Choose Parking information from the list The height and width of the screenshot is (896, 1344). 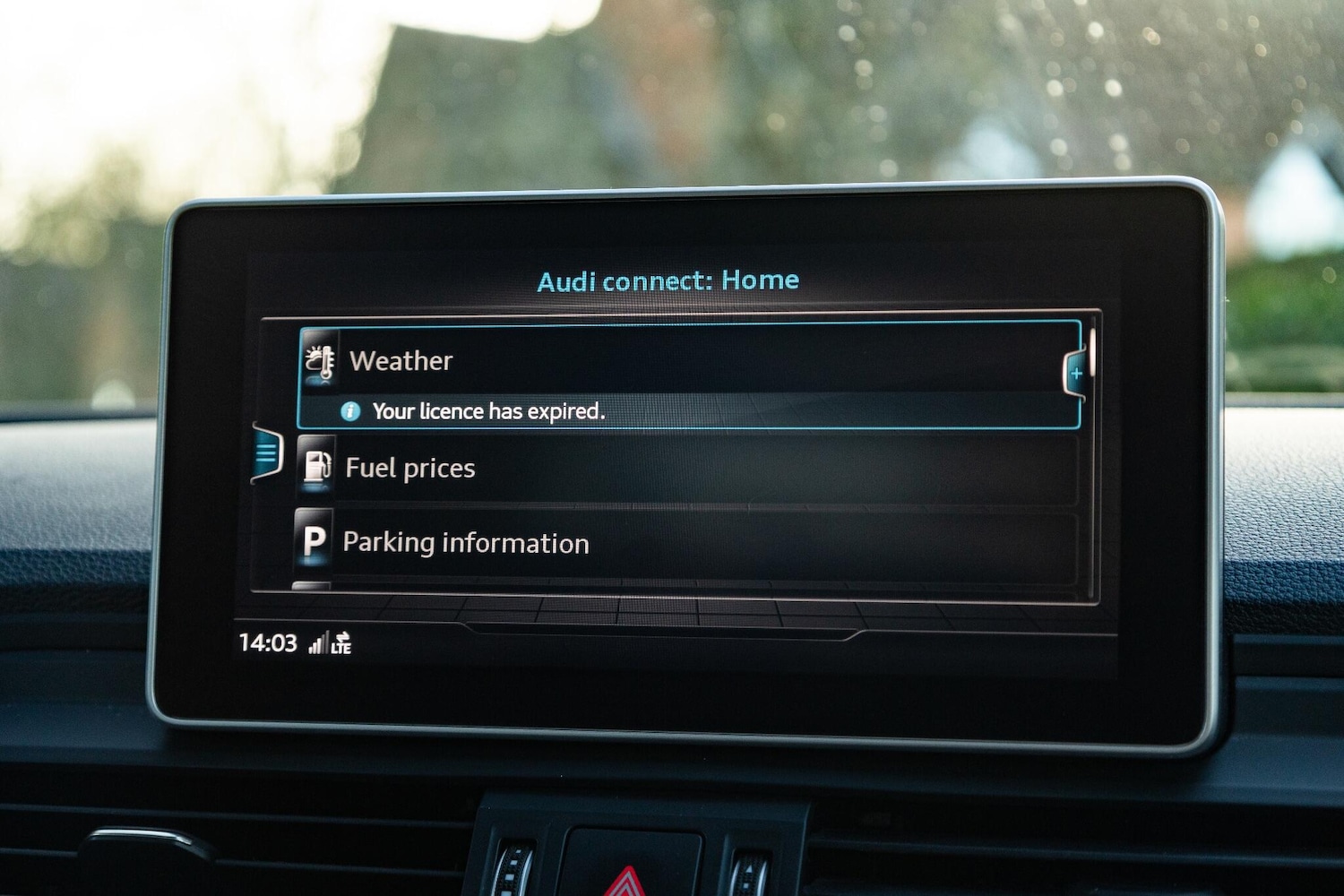[466, 543]
